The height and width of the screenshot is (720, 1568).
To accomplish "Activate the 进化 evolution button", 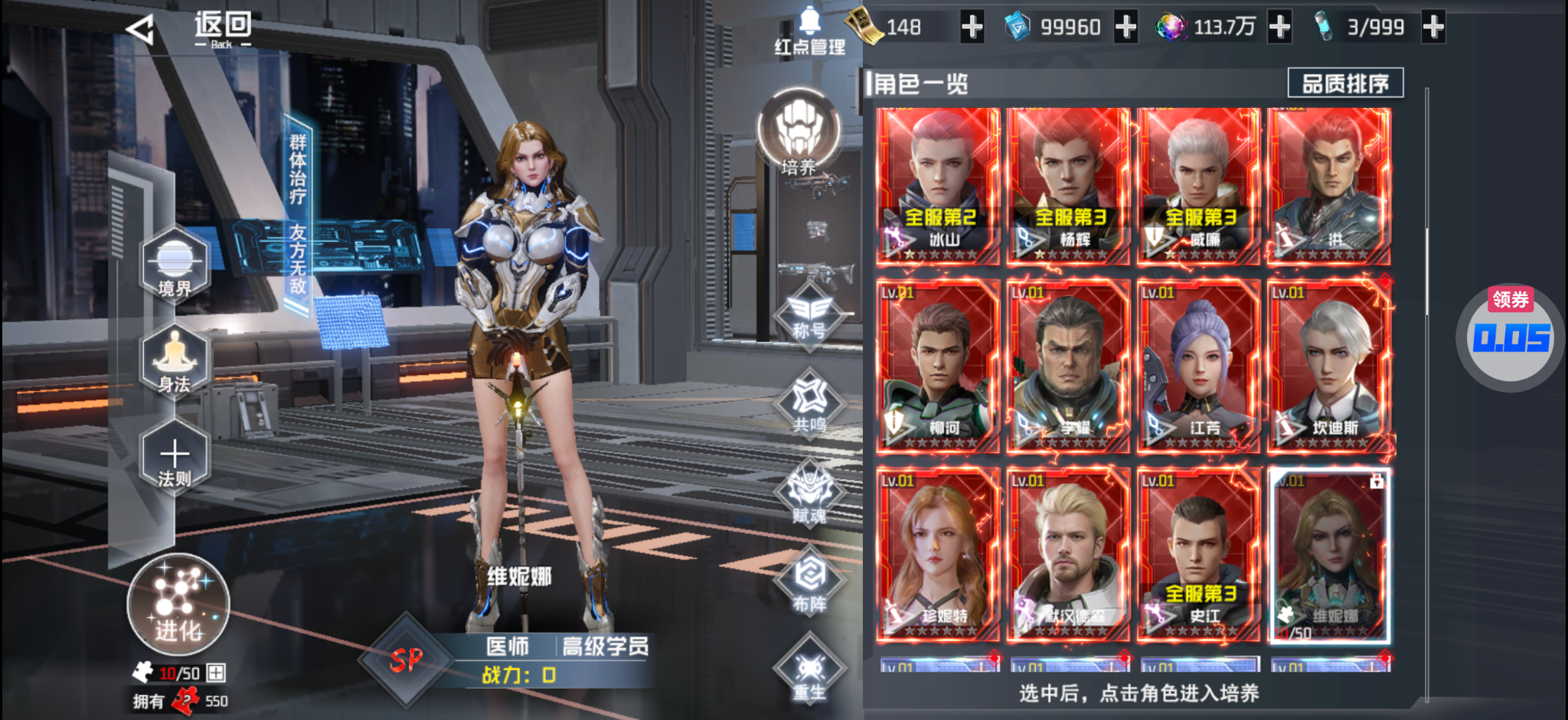I will [x=178, y=604].
